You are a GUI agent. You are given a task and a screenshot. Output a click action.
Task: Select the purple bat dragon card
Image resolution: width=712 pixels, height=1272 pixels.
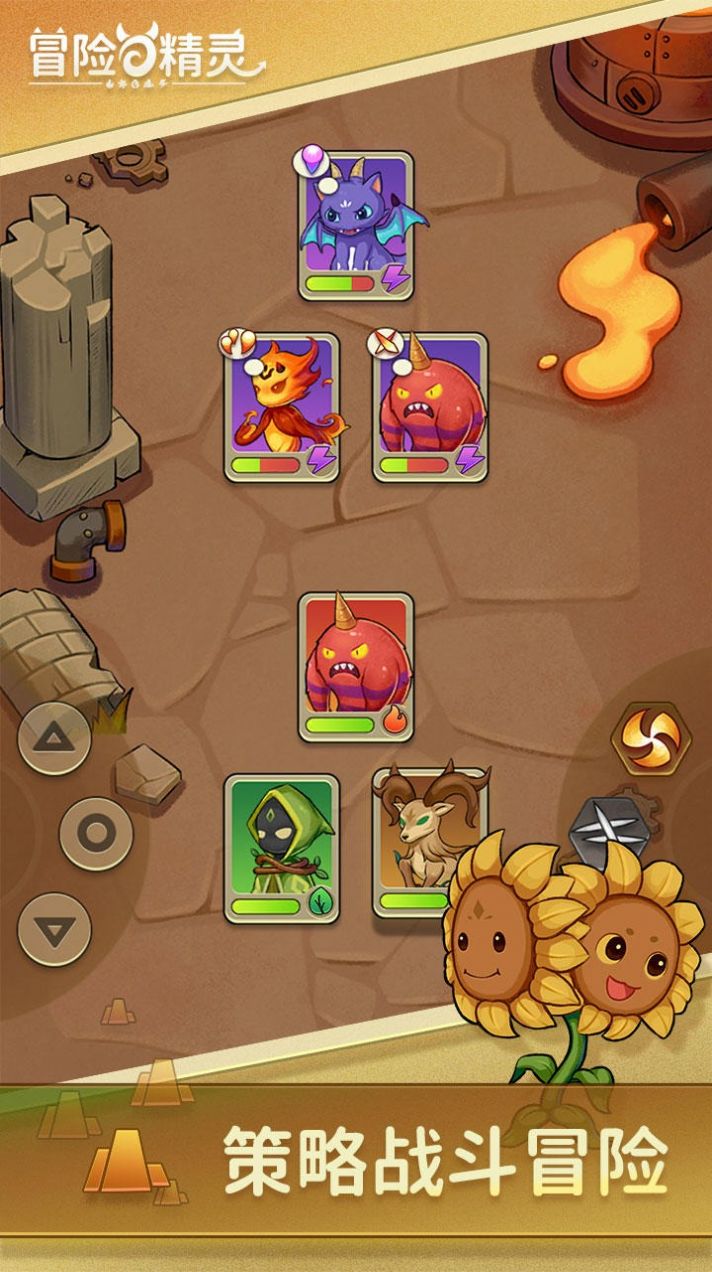355,225
